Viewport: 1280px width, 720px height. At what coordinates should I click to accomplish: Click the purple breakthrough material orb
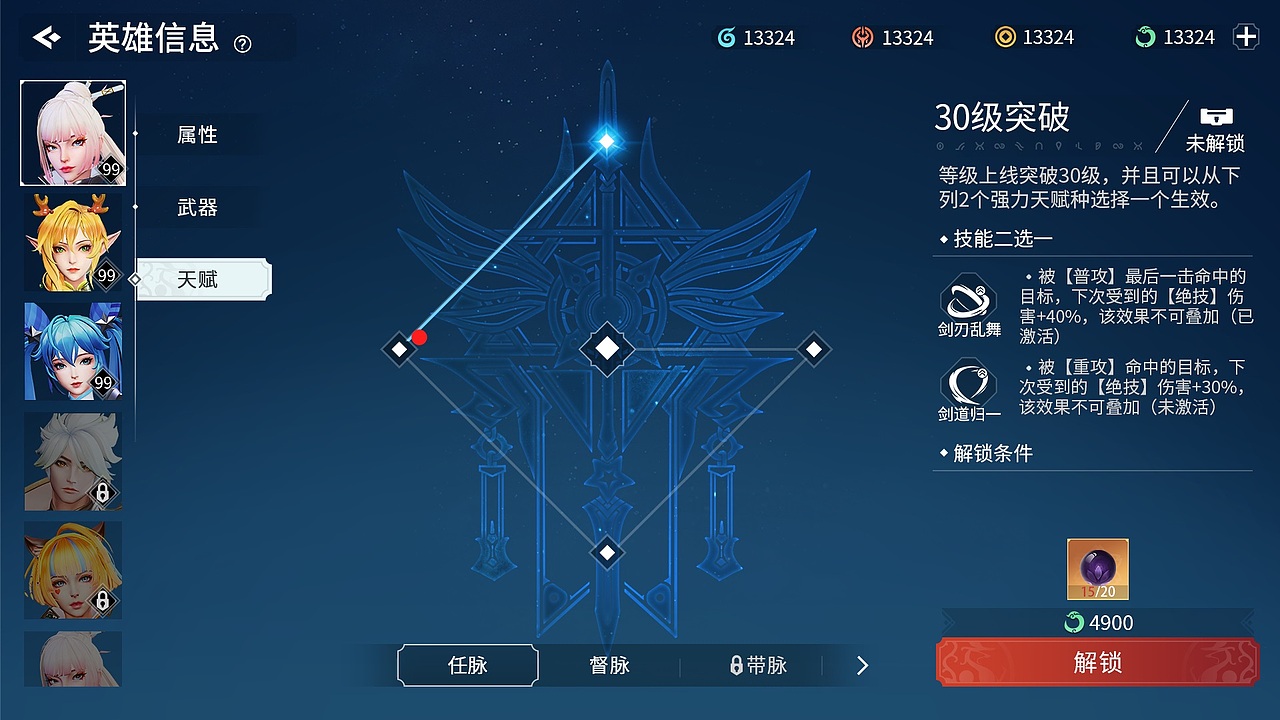tap(1096, 567)
